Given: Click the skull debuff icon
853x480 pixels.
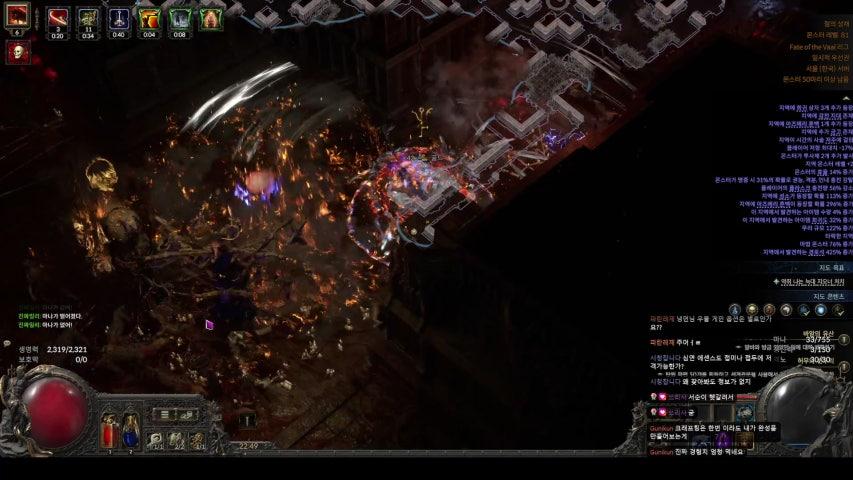Looking at the screenshot, I should (x=17, y=51).
